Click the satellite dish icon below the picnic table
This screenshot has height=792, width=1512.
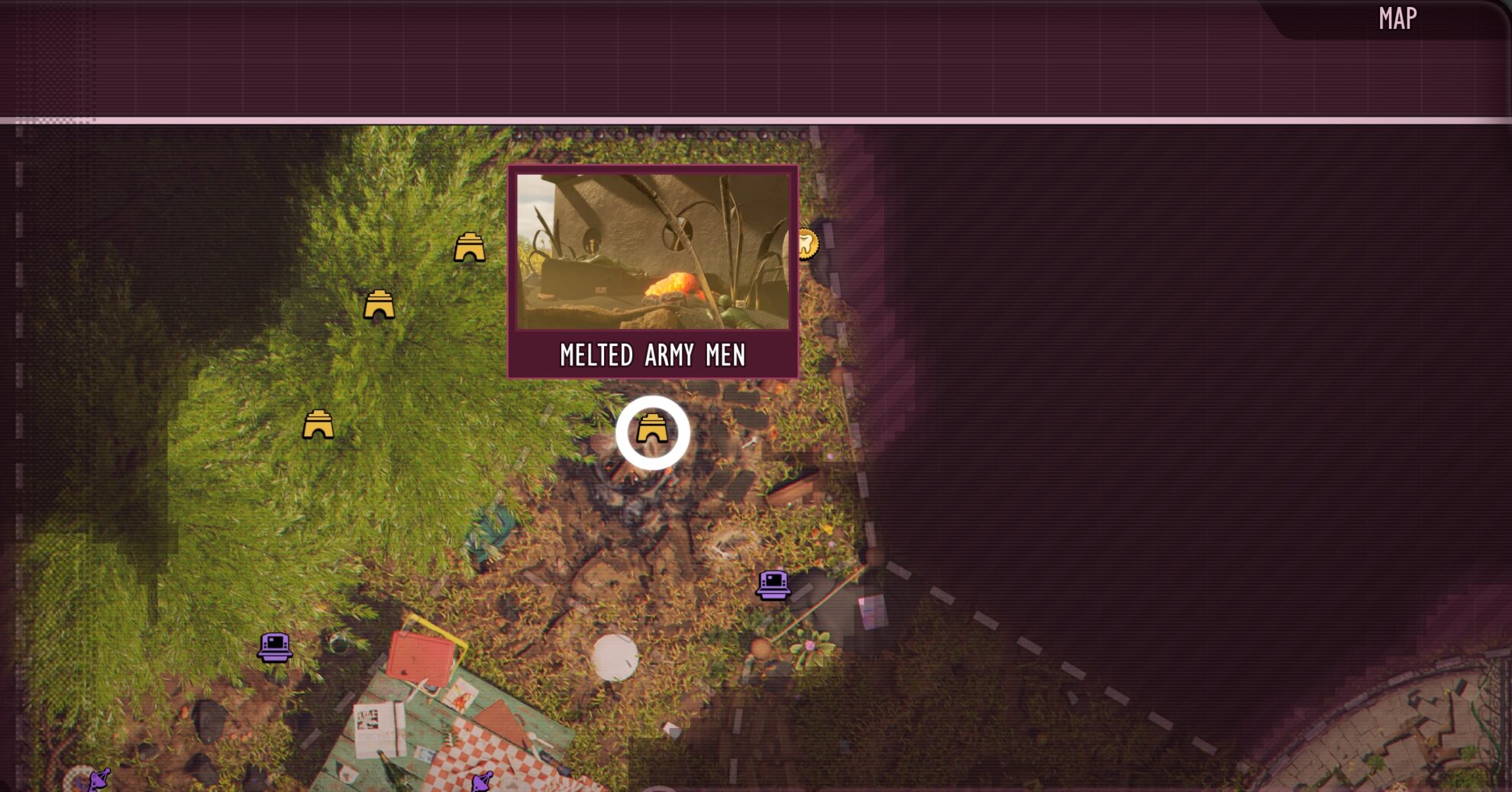coord(481,781)
